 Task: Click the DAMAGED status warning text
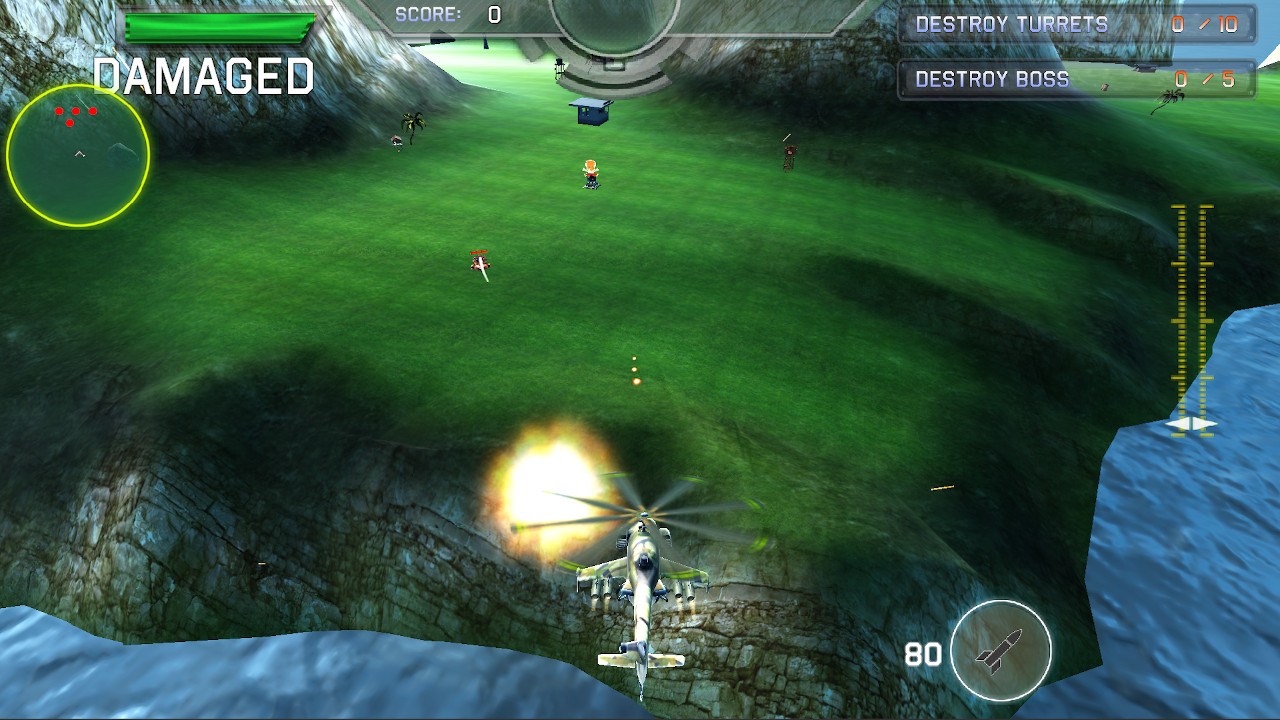[204, 74]
